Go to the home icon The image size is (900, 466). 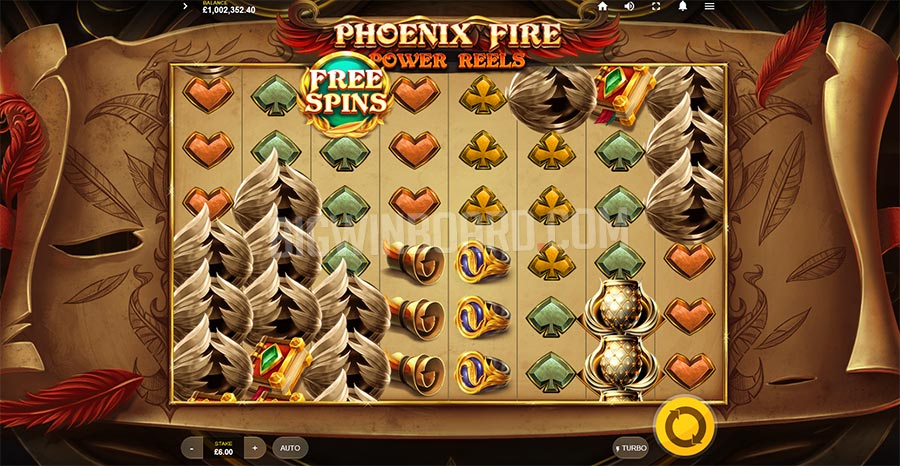[x=602, y=6]
